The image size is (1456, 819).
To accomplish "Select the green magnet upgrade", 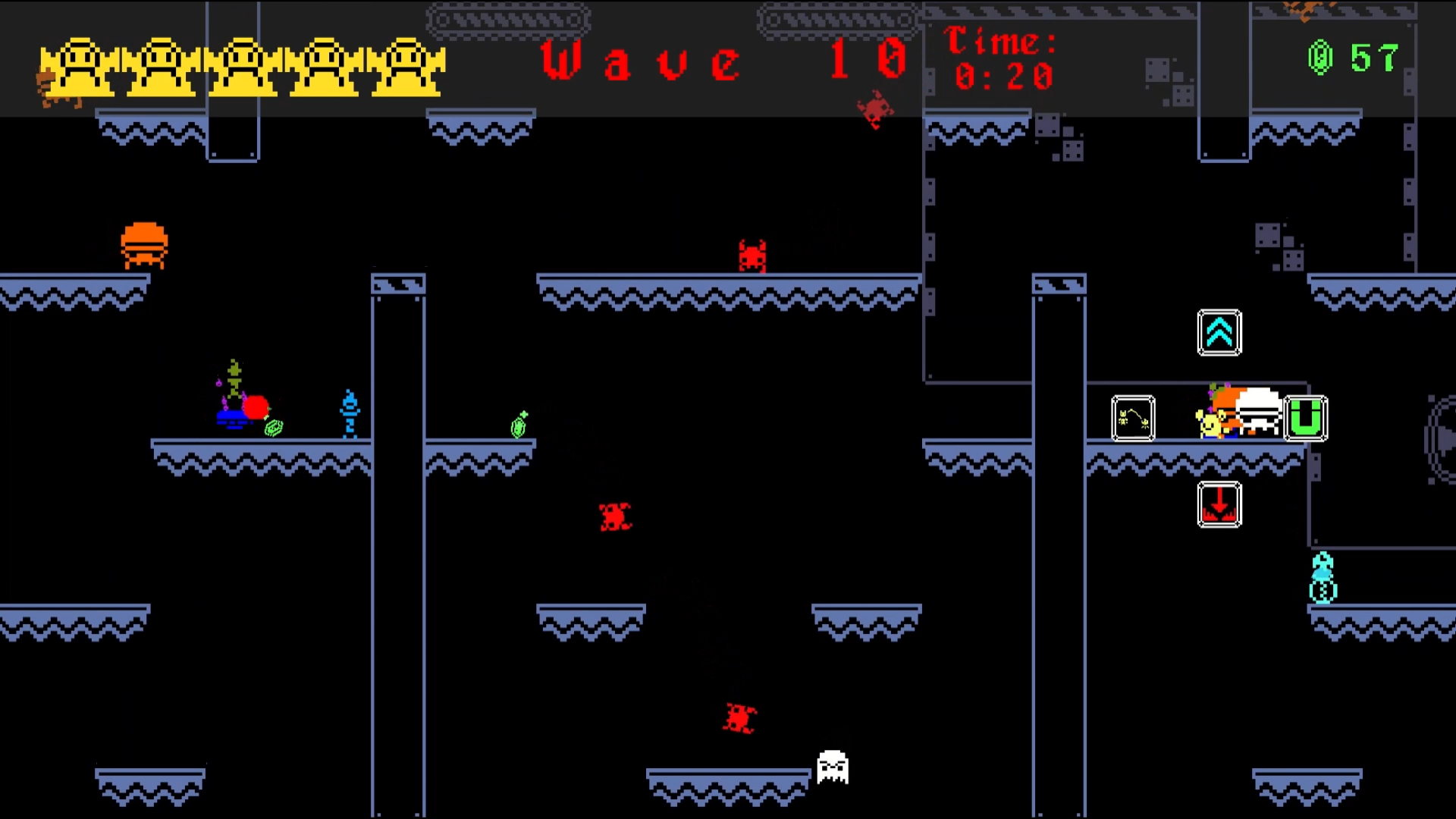I will [1306, 418].
